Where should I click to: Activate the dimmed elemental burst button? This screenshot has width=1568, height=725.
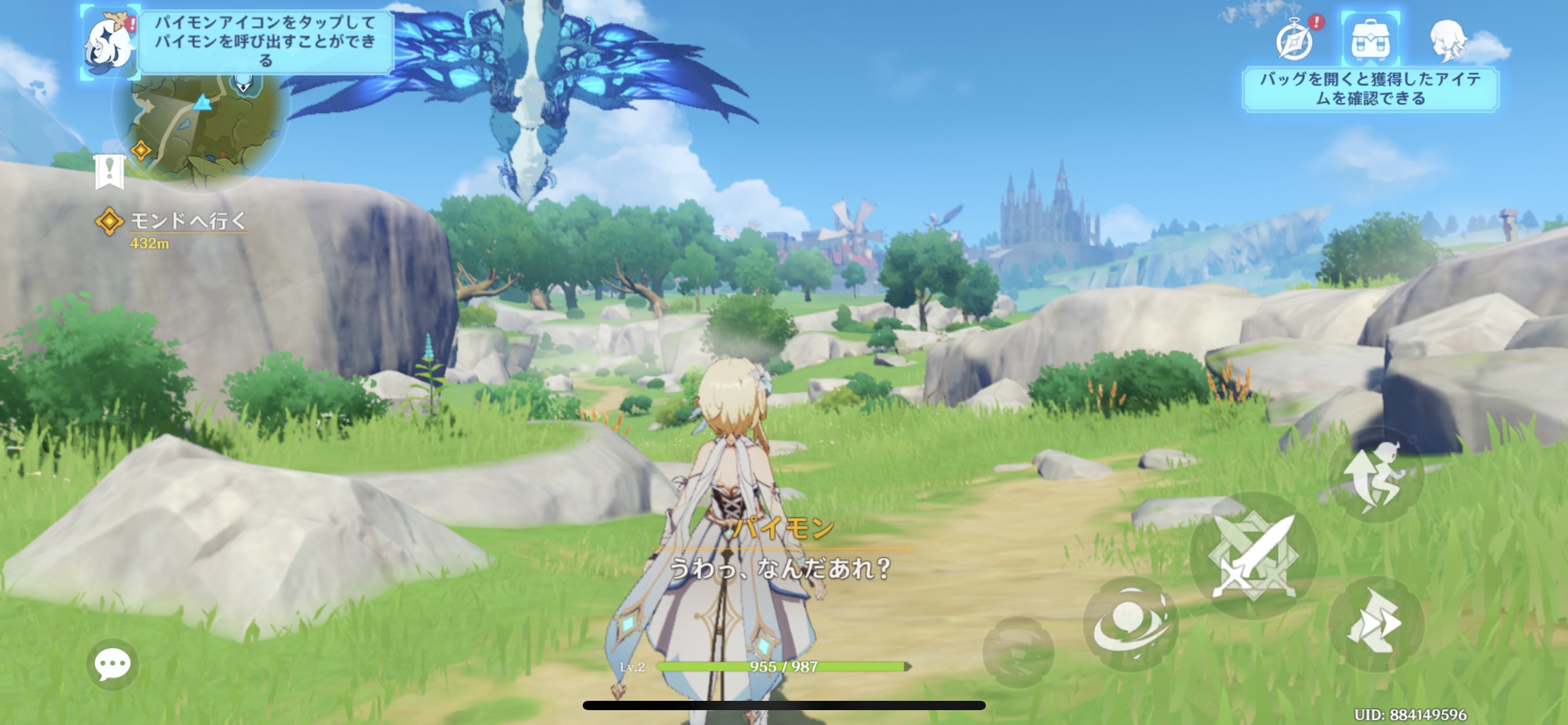click(x=1017, y=651)
